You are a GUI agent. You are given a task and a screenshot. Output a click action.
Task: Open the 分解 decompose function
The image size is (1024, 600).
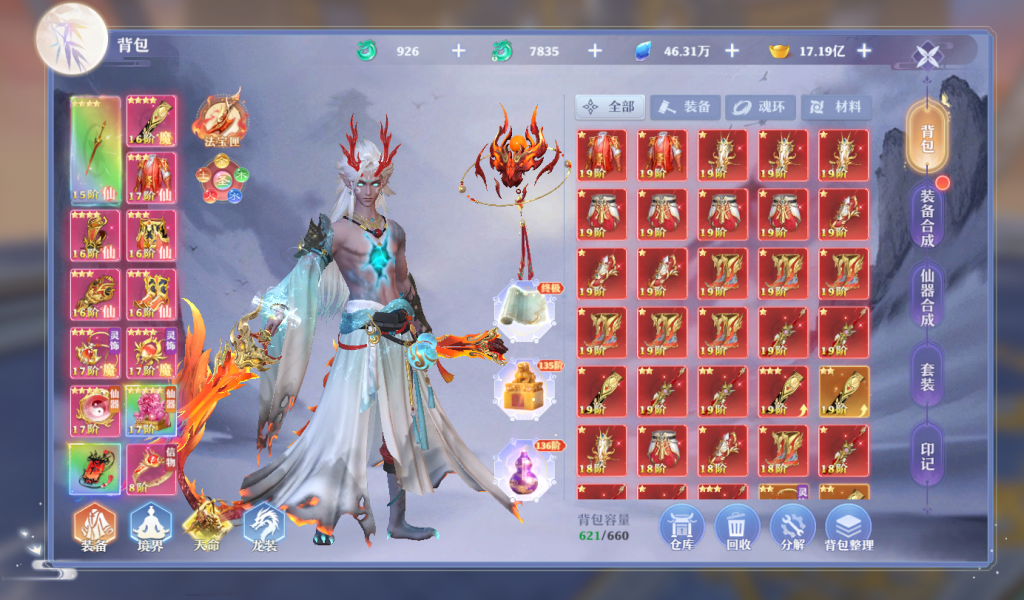point(793,527)
